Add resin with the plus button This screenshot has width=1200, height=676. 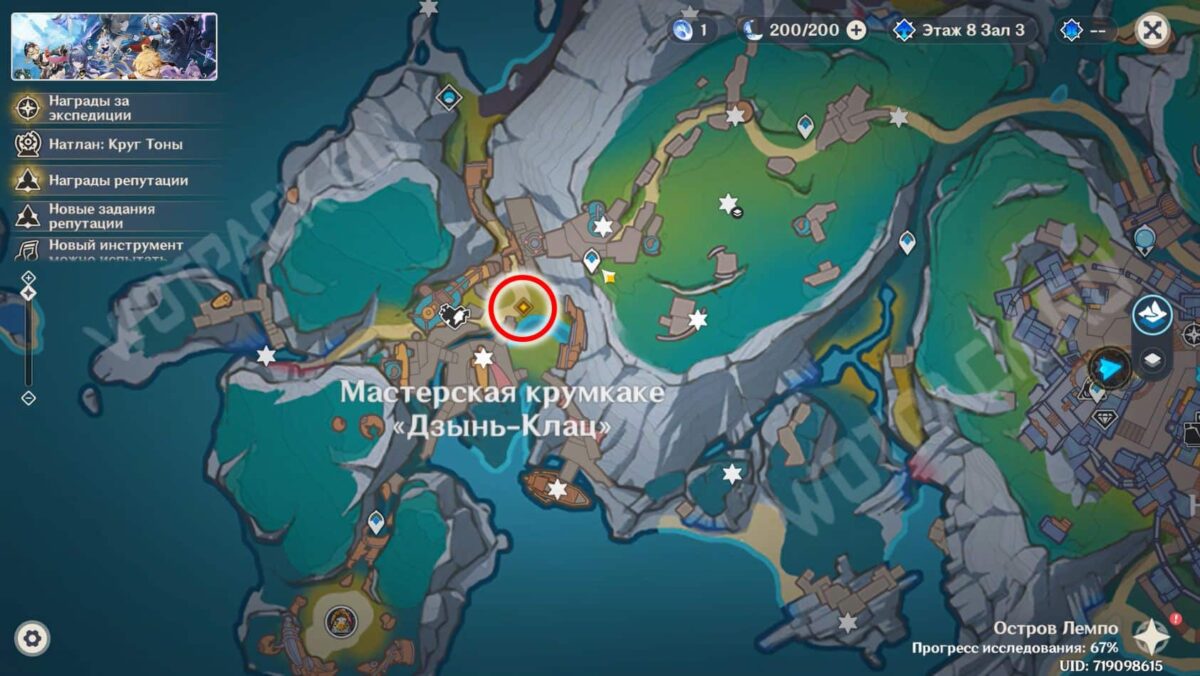[856, 30]
